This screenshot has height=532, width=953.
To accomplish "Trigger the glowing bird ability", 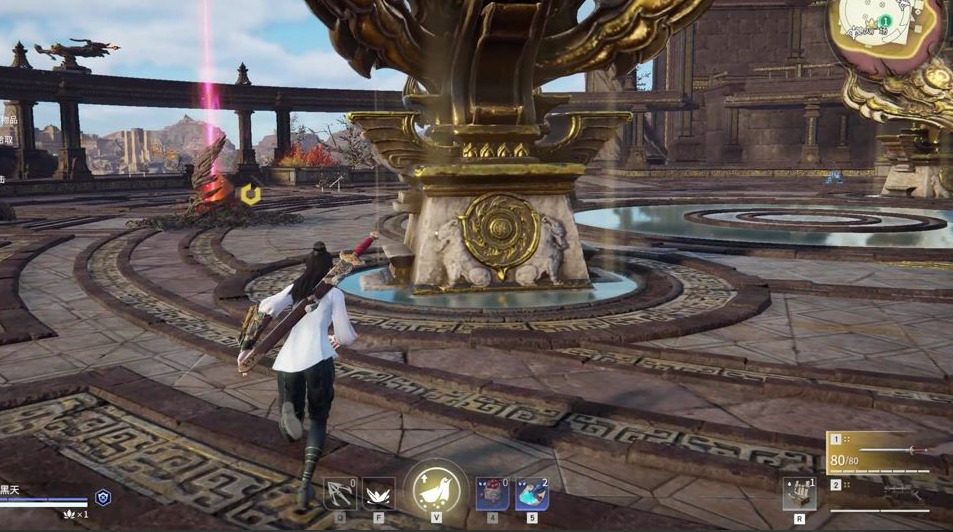I will tap(437, 490).
